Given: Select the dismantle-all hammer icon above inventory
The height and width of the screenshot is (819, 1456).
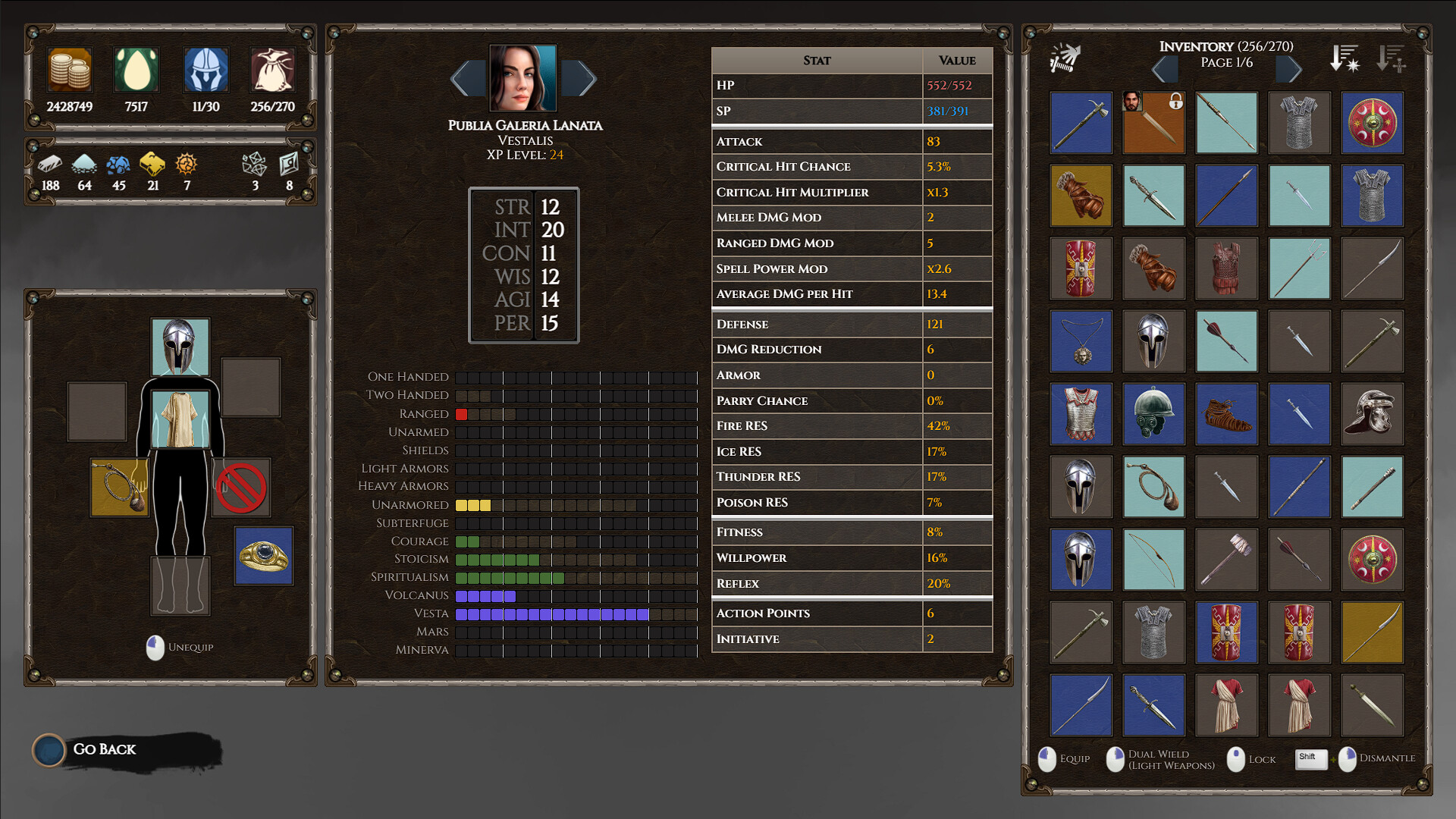Looking at the screenshot, I should tap(1063, 58).
